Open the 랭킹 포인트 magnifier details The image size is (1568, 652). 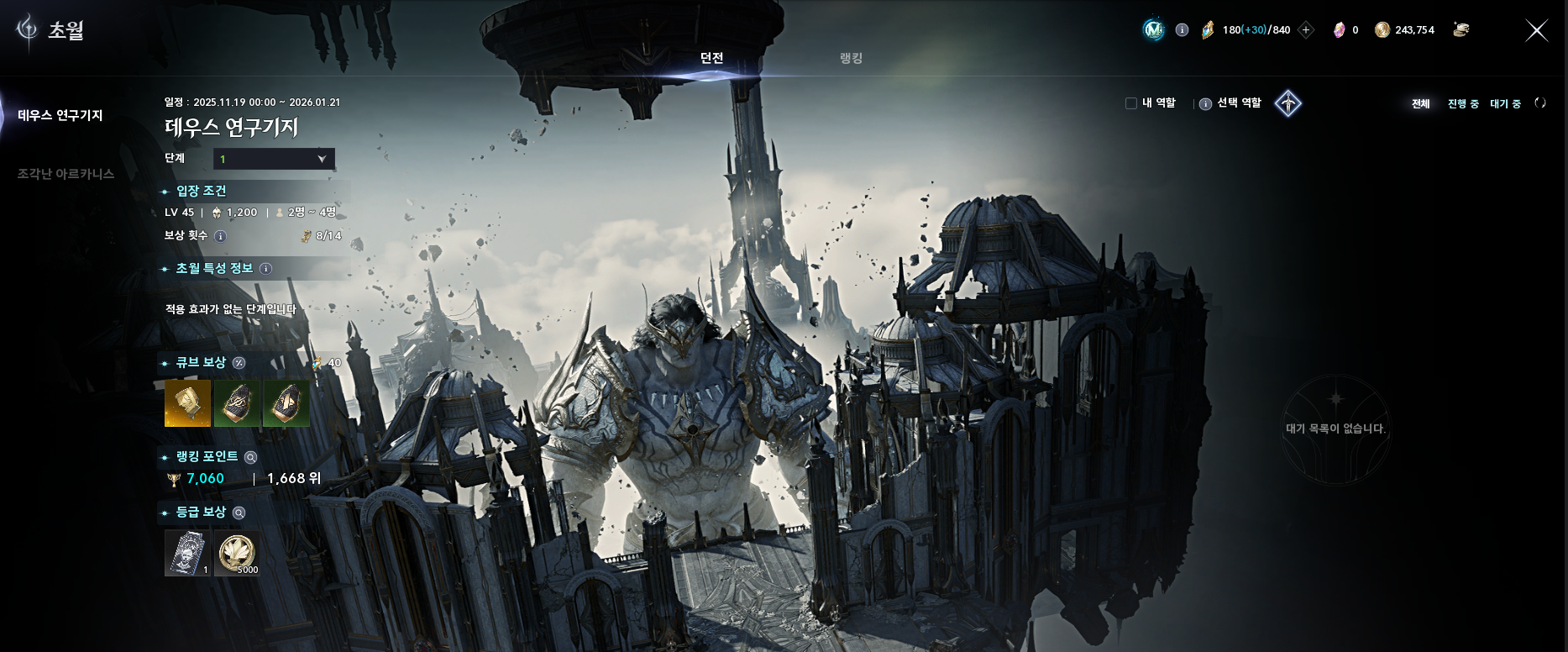[250, 457]
